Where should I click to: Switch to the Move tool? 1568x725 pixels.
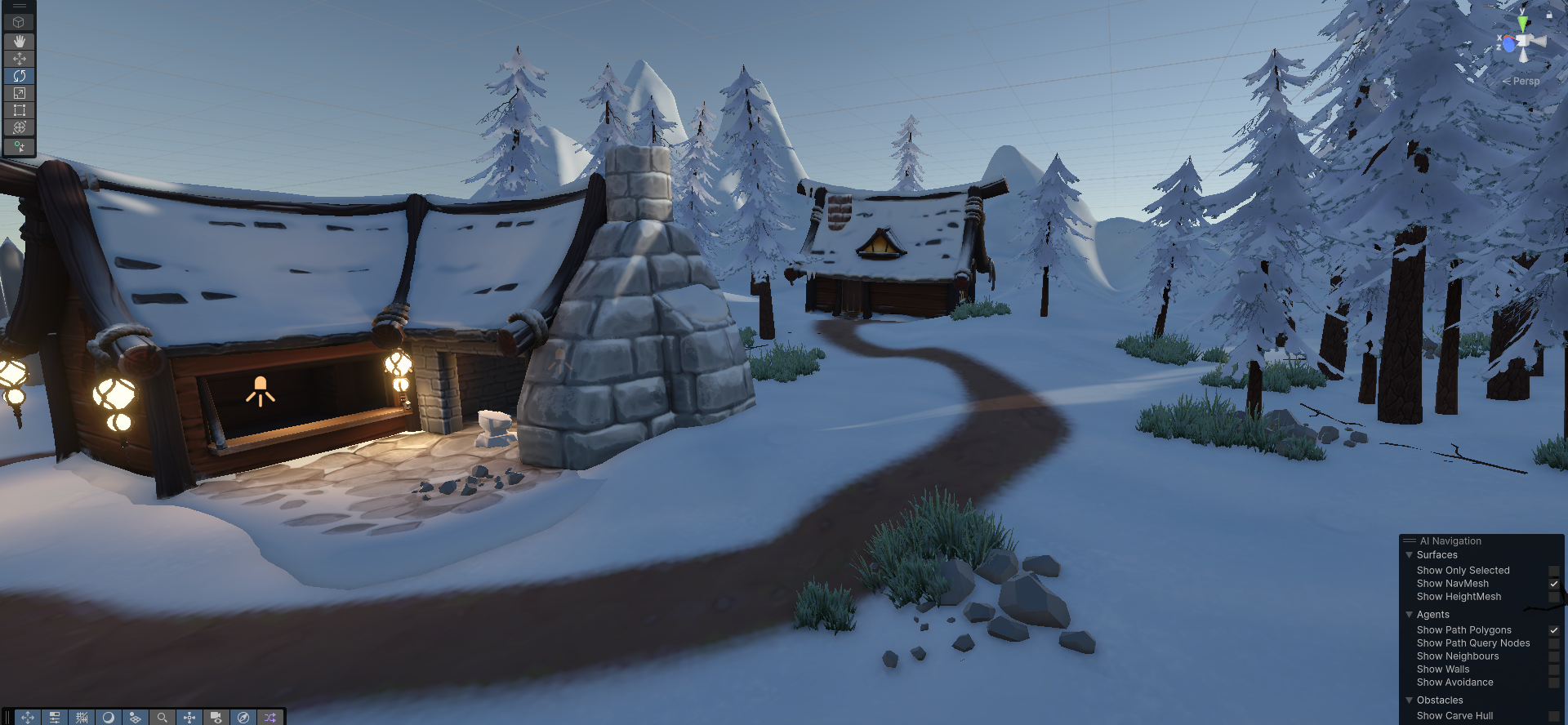(x=19, y=57)
